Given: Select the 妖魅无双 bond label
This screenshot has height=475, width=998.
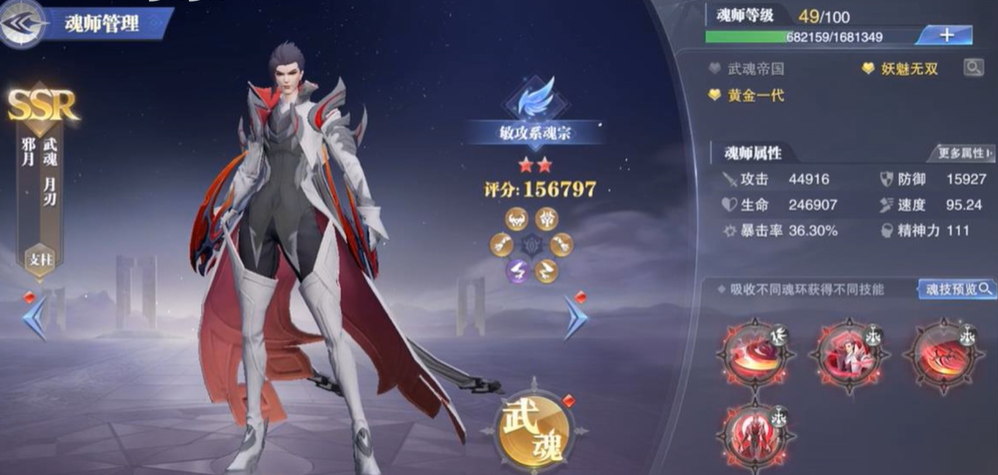Looking at the screenshot, I should tap(905, 69).
